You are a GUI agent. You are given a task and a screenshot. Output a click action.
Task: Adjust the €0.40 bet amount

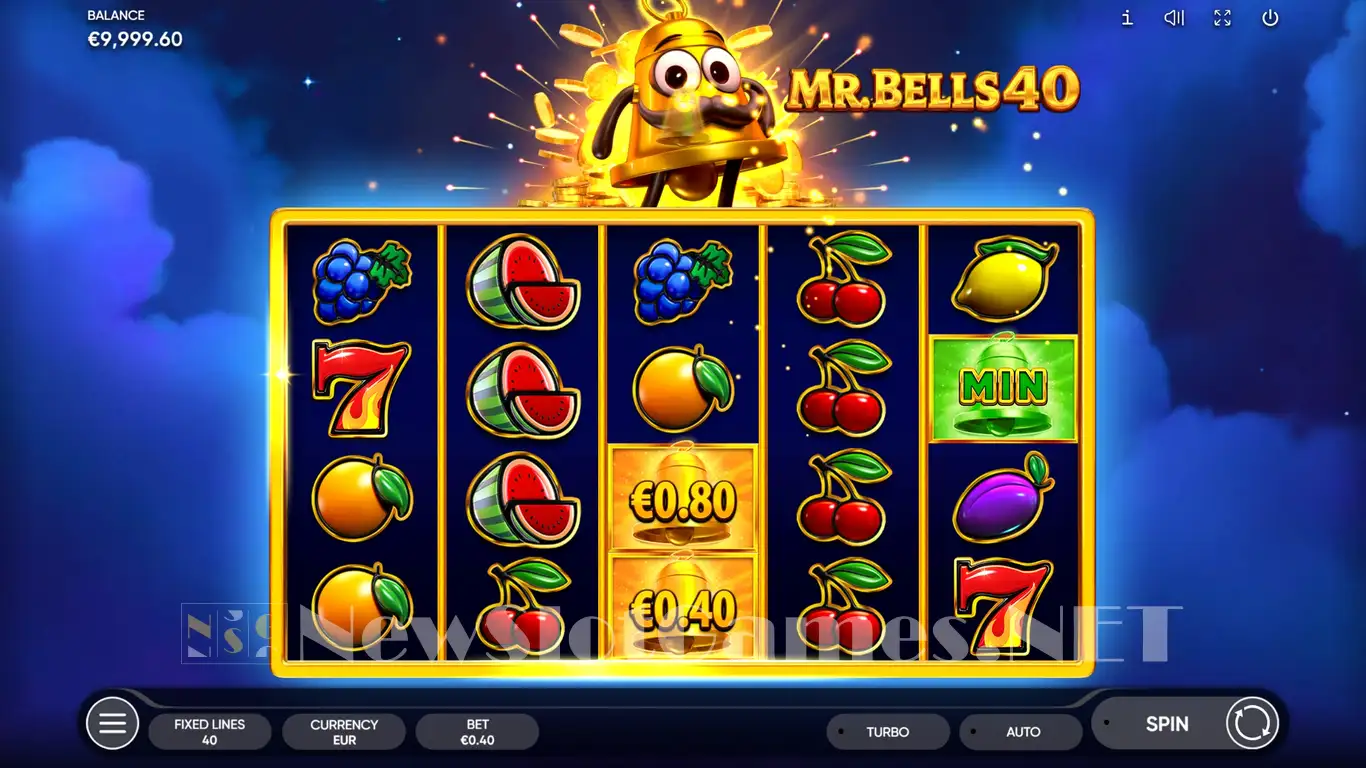[477, 732]
